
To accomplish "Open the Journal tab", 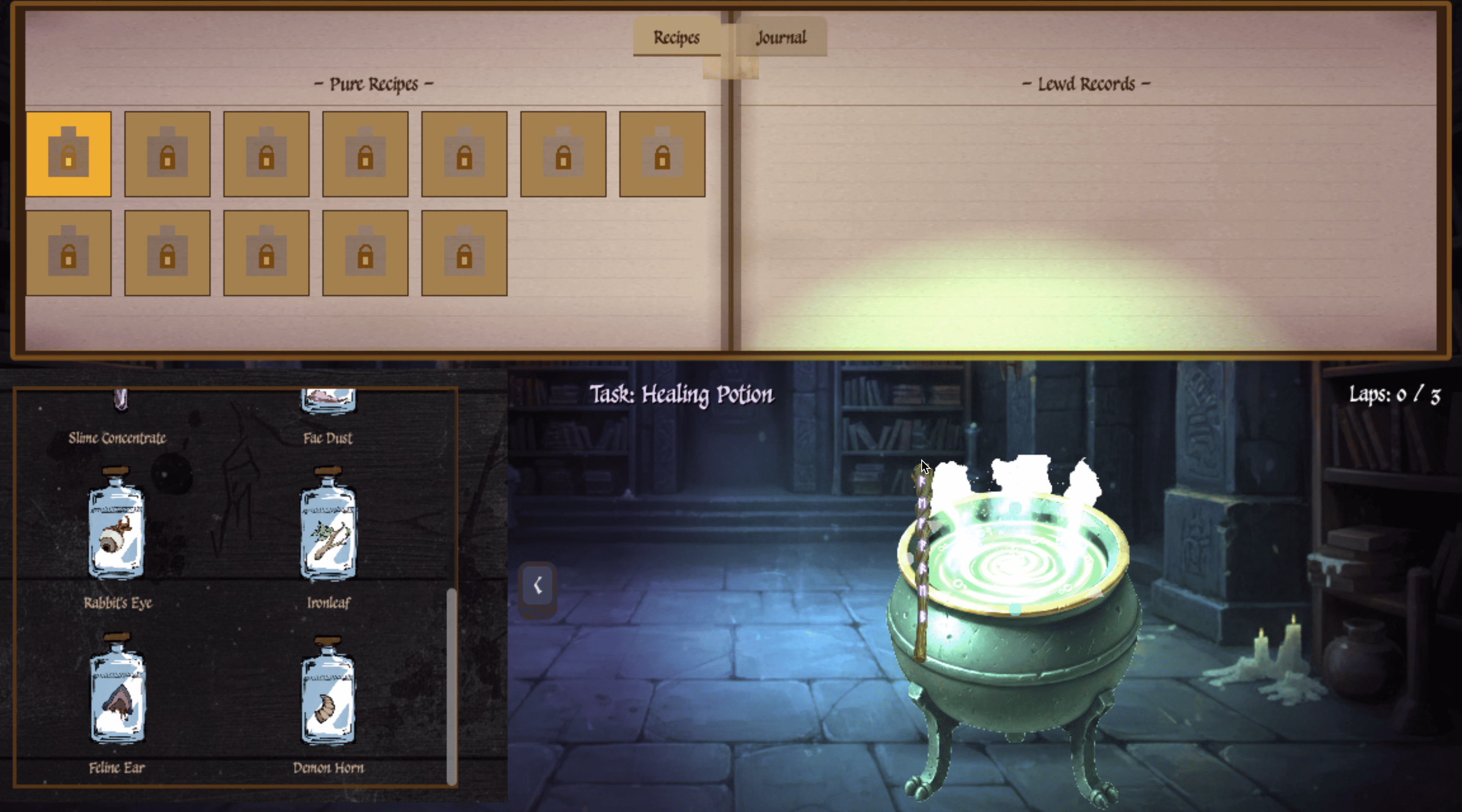I will tap(781, 38).
